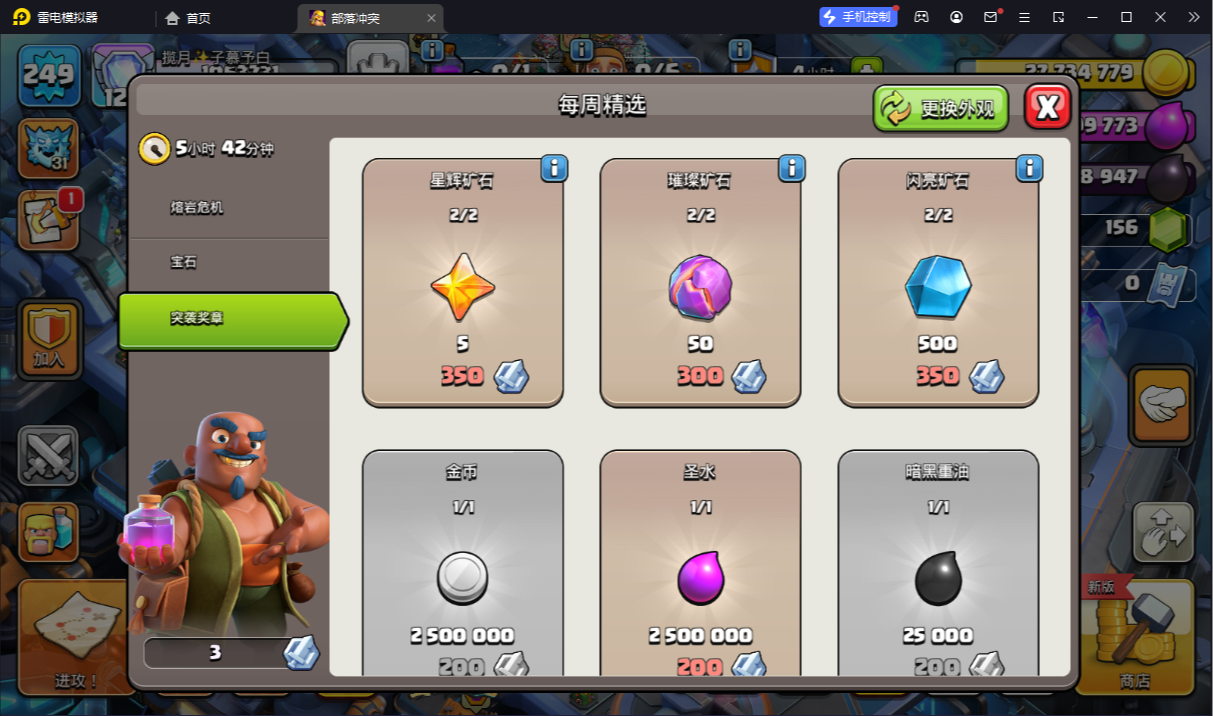Switch to the 首页 emulator tab

(188, 18)
